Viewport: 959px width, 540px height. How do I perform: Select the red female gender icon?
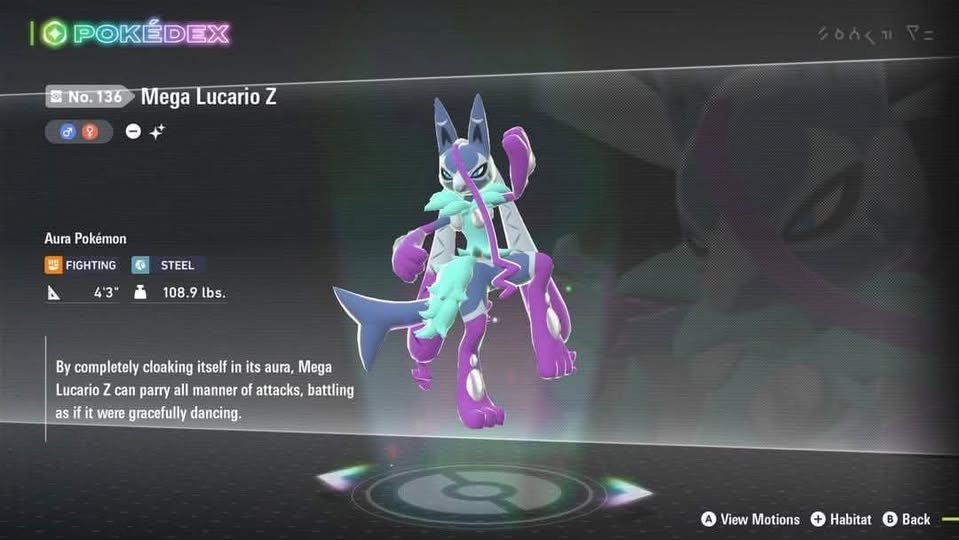pyautogui.click(x=90, y=132)
